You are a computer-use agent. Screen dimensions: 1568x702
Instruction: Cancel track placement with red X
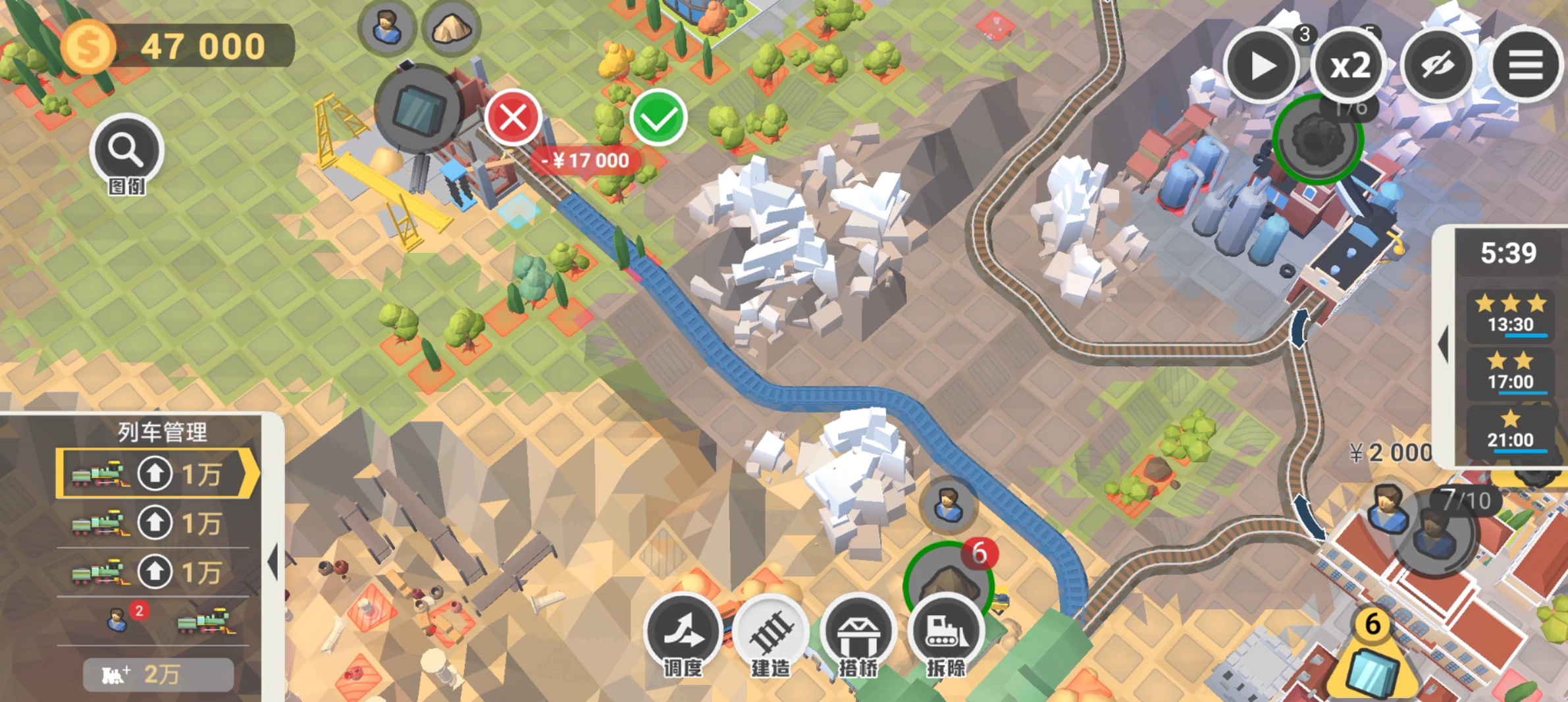(513, 119)
